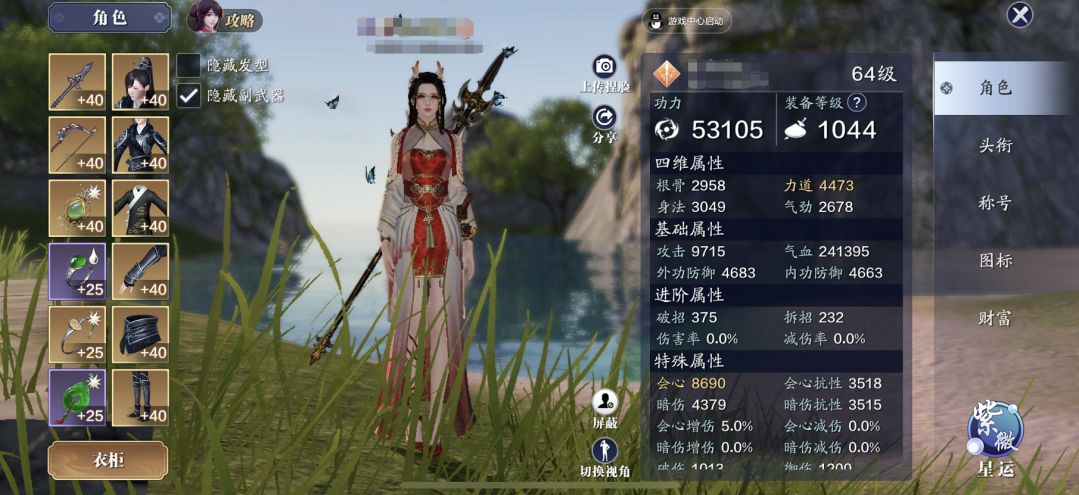Select the black belt slot
This screenshot has width=1079, height=495.
tap(140, 334)
